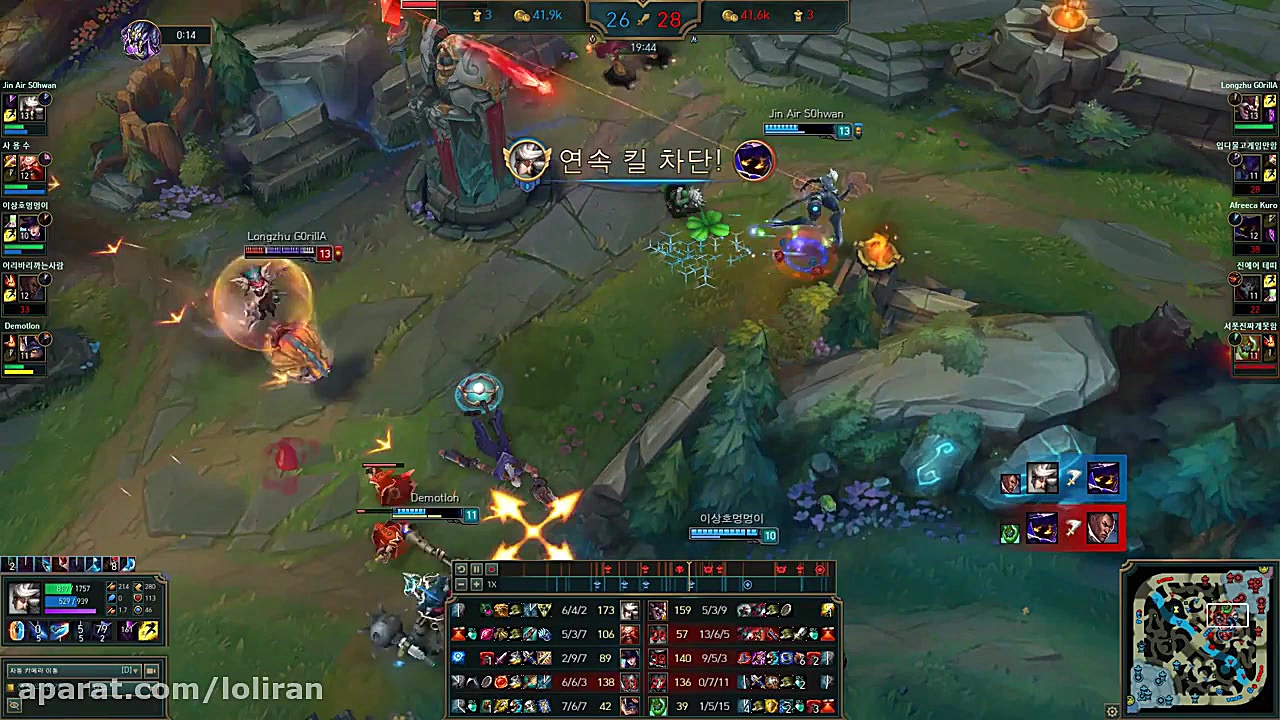Click the red record button in replay controls
Viewport: 1280px width, 720px height.
click(x=491, y=568)
